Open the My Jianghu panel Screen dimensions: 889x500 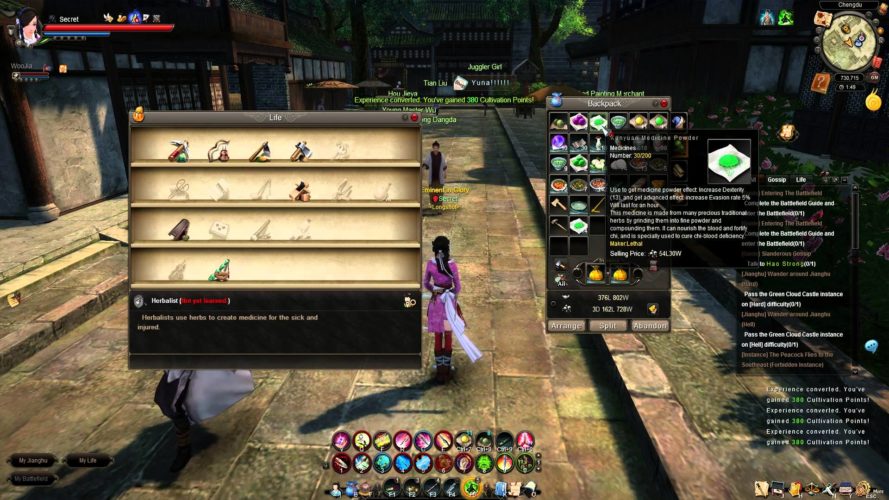click(32, 461)
